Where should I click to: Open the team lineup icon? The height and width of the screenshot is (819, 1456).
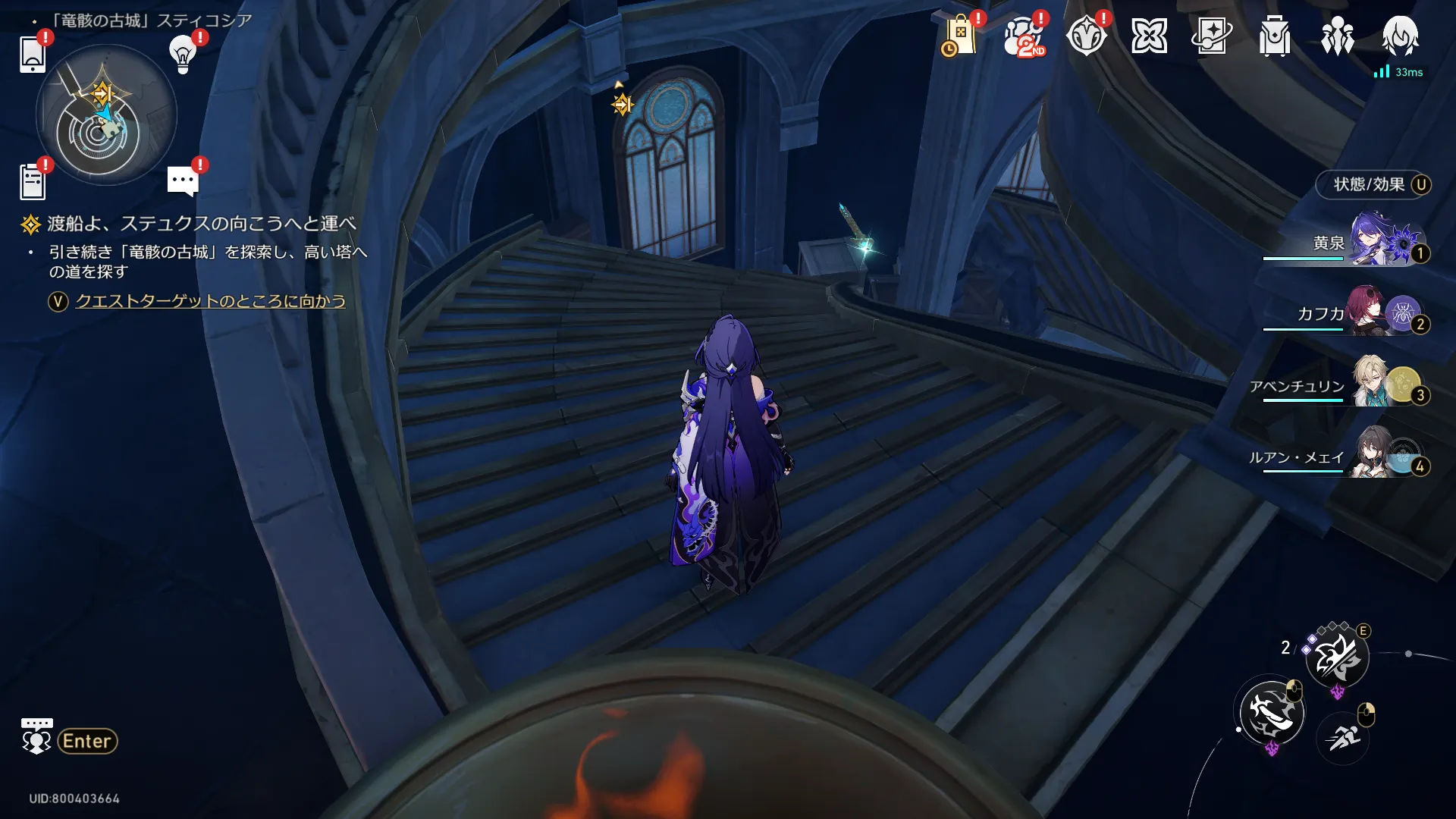point(1338,36)
